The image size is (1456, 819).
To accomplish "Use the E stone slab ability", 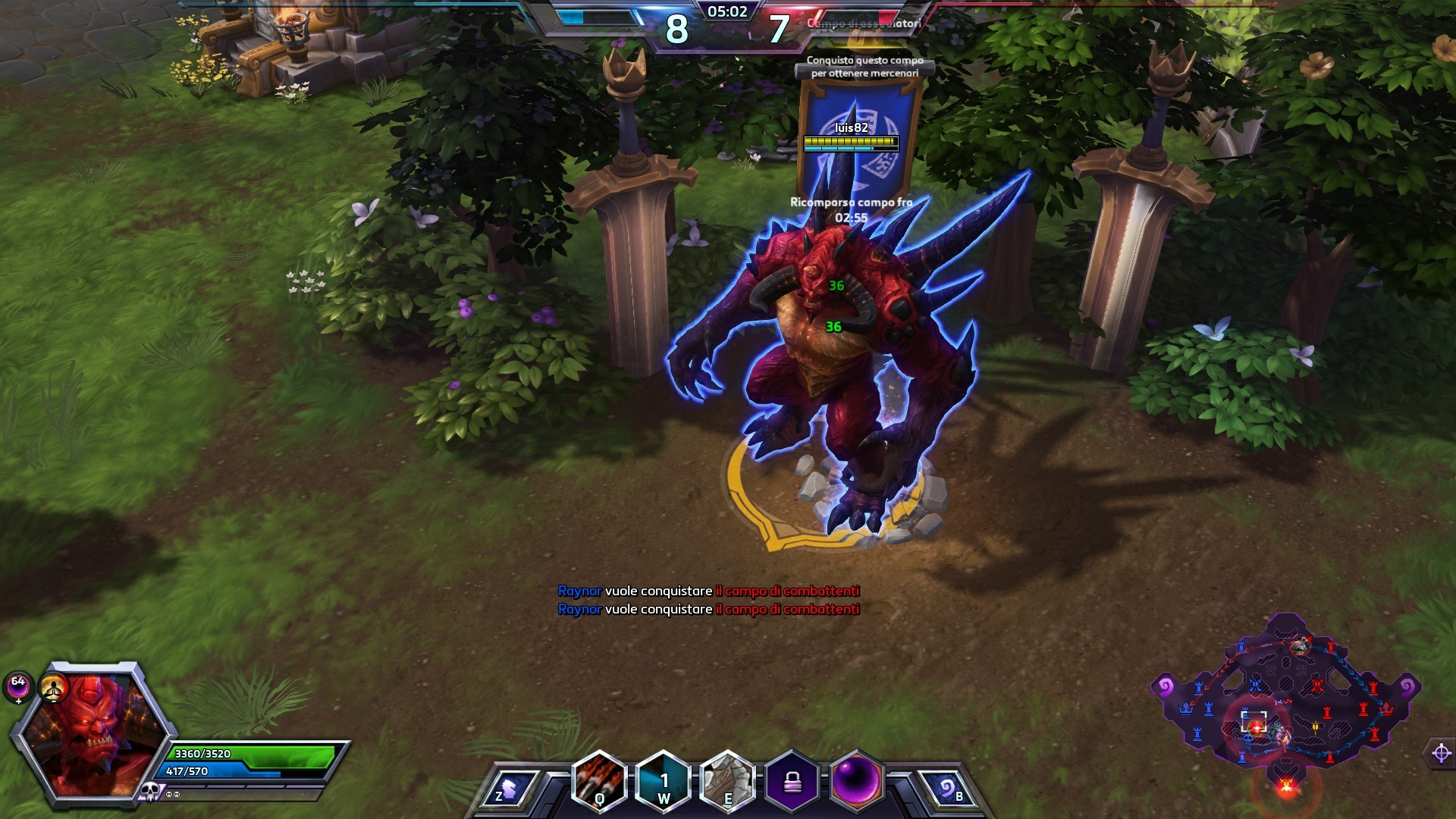I will (x=727, y=781).
